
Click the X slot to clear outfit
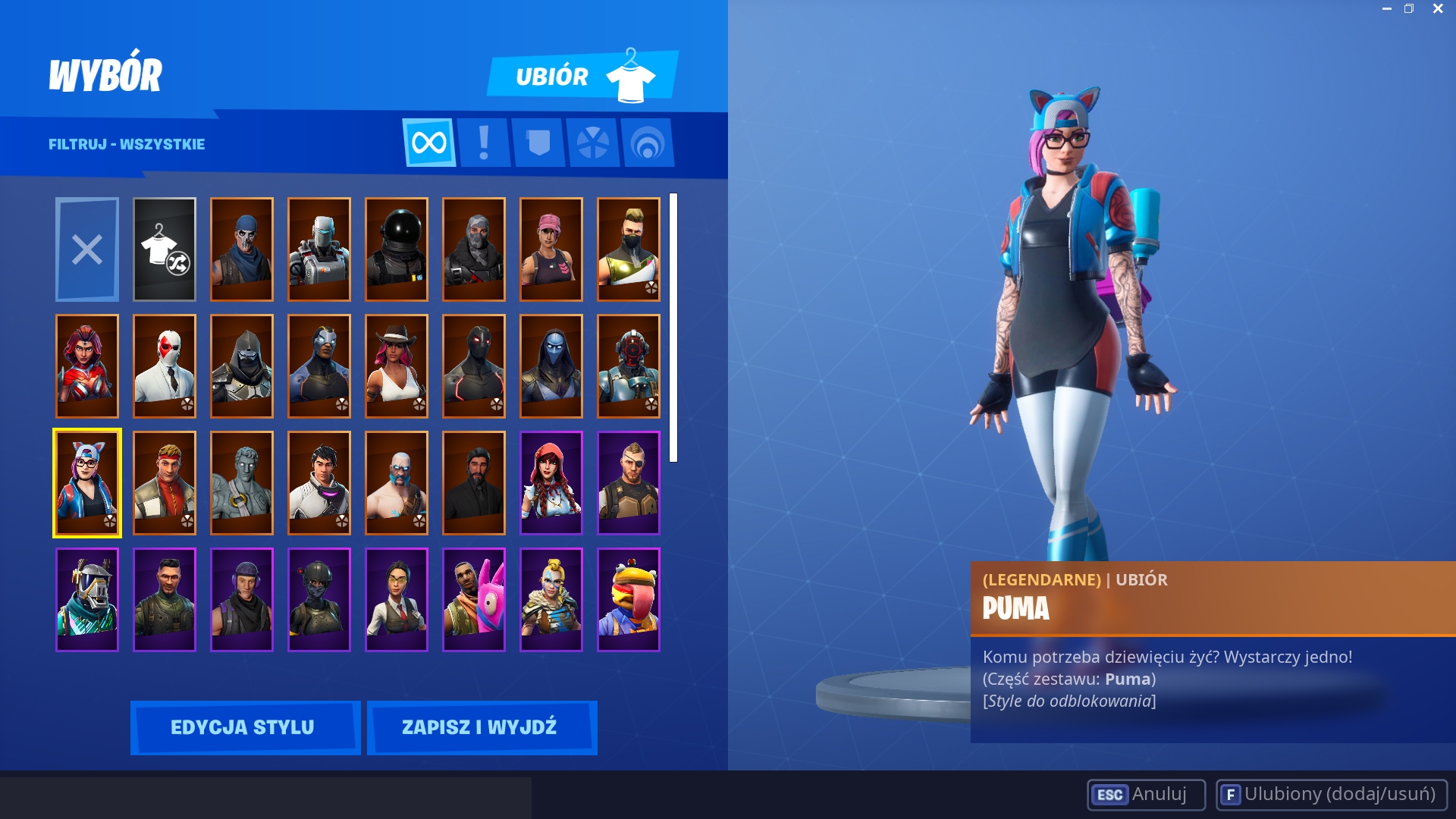86,249
